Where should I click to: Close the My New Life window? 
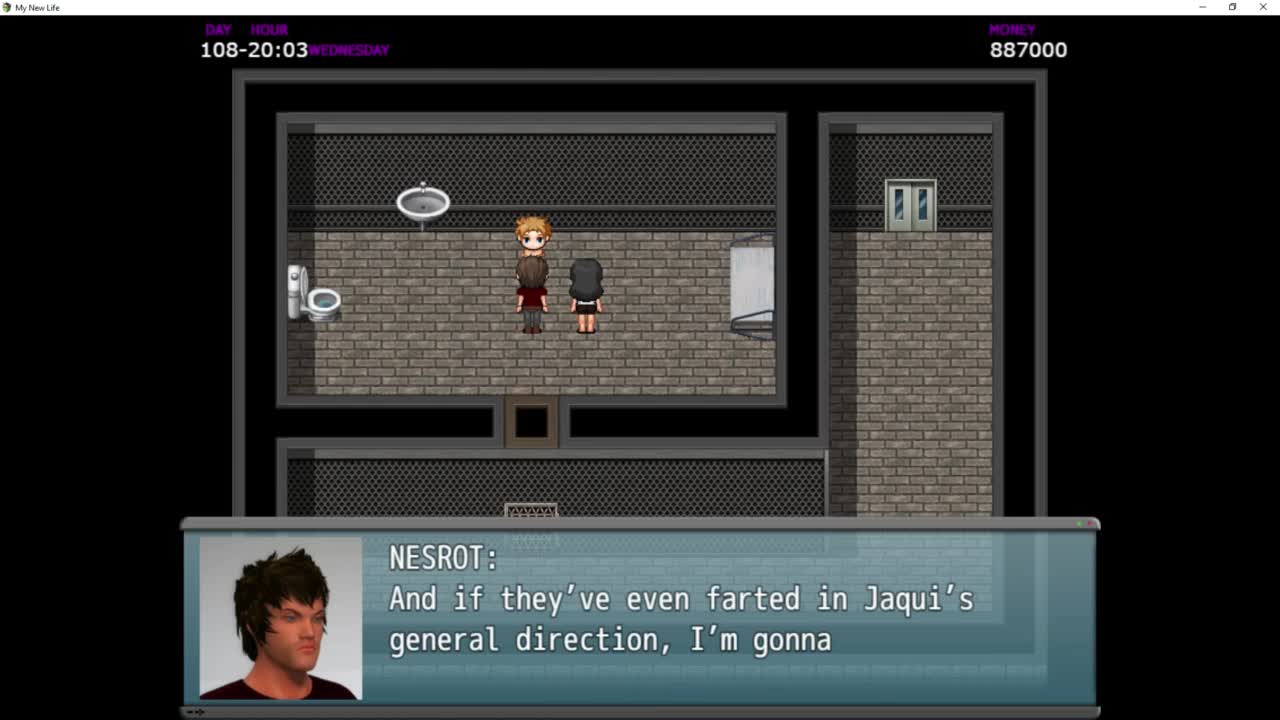click(x=1263, y=7)
